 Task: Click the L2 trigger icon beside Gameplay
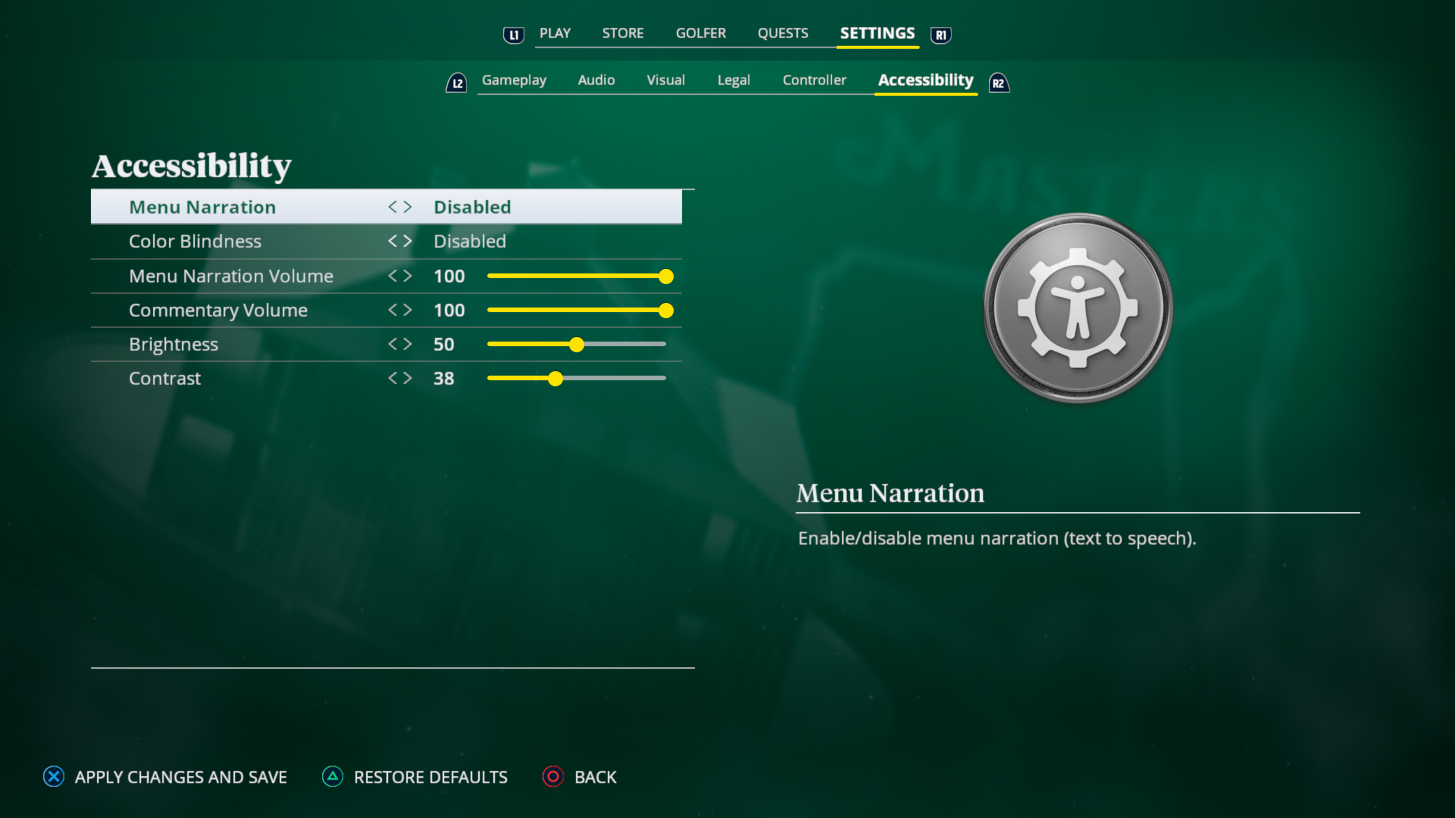tap(456, 82)
